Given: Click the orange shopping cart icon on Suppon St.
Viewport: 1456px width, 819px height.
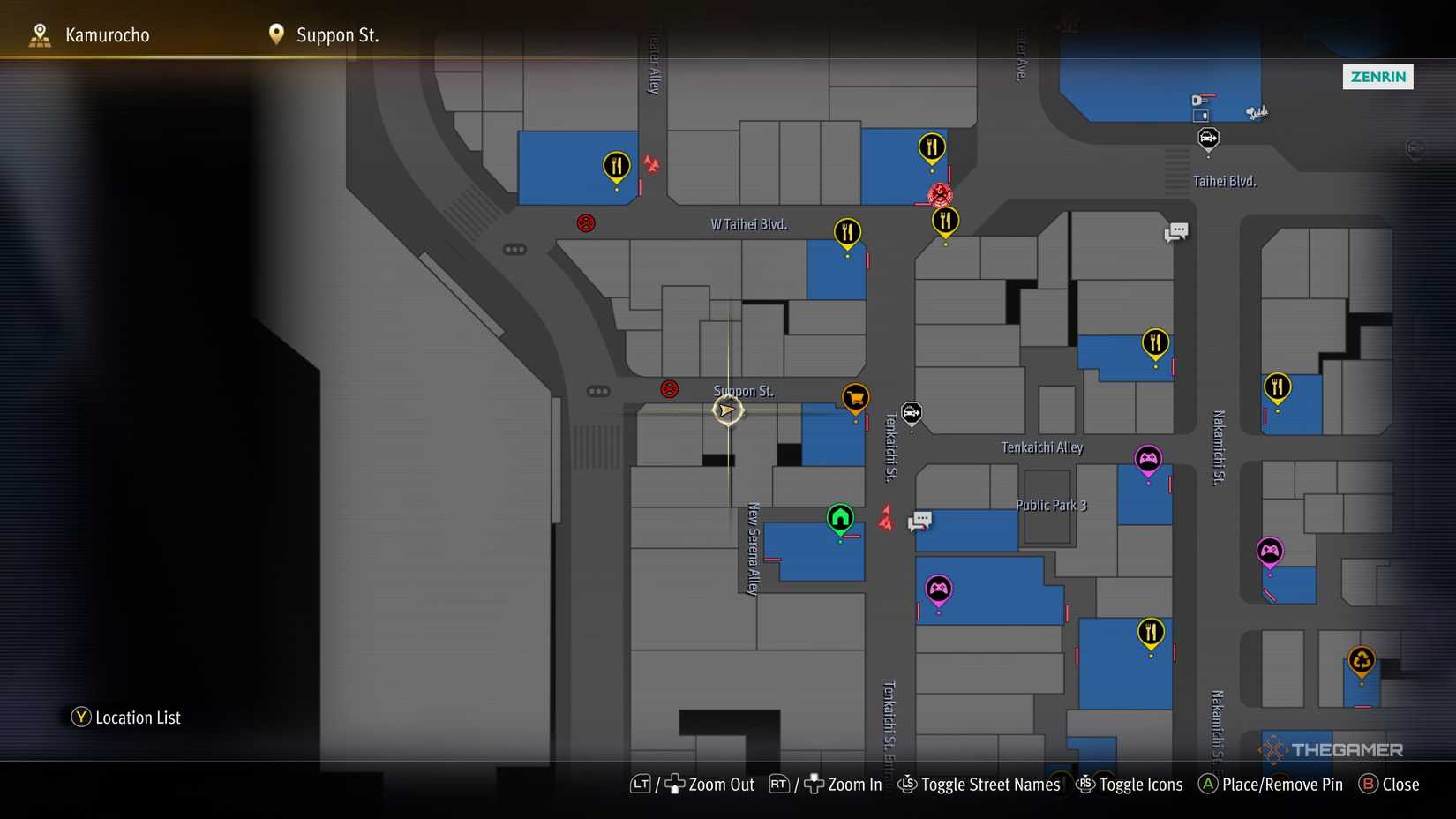Looking at the screenshot, I should click(853, 399).
